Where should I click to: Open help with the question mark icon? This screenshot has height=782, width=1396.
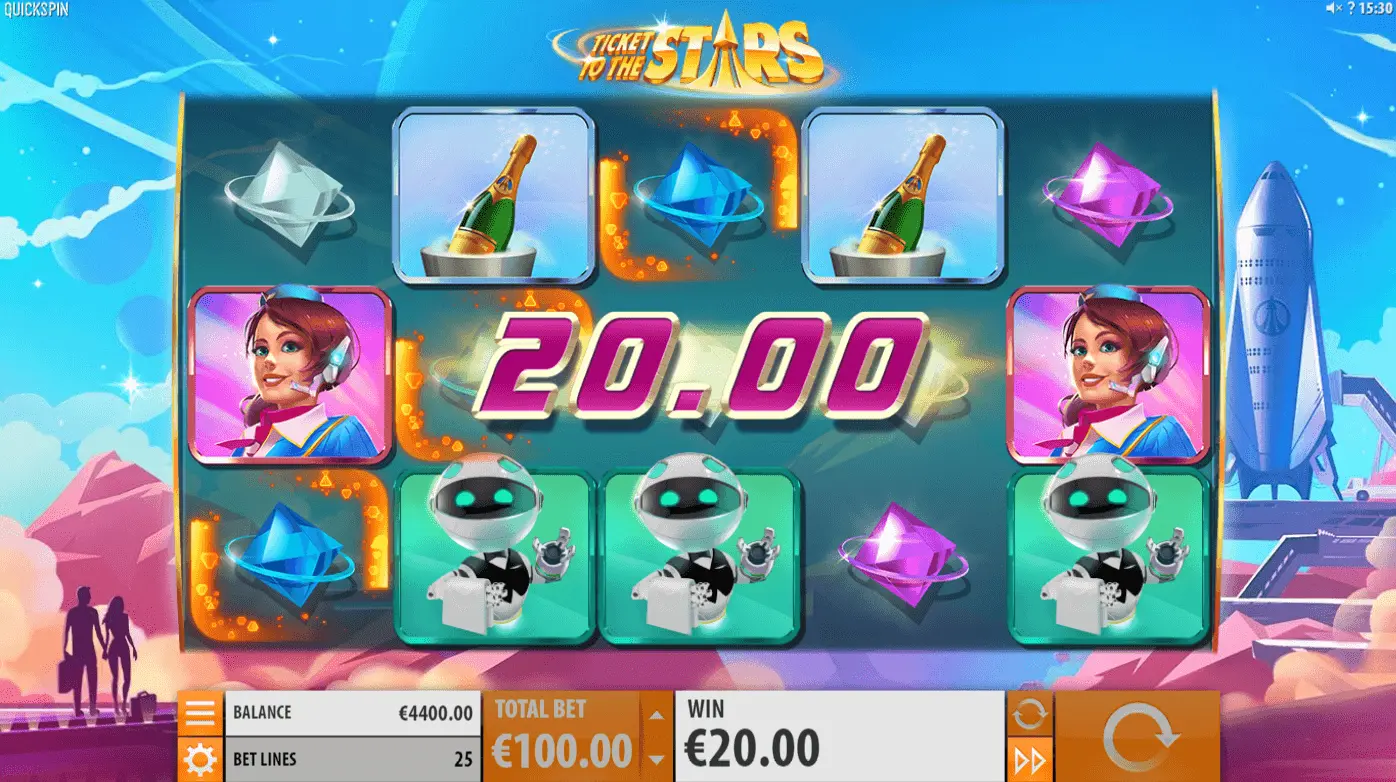click(x=1351, y=8)
